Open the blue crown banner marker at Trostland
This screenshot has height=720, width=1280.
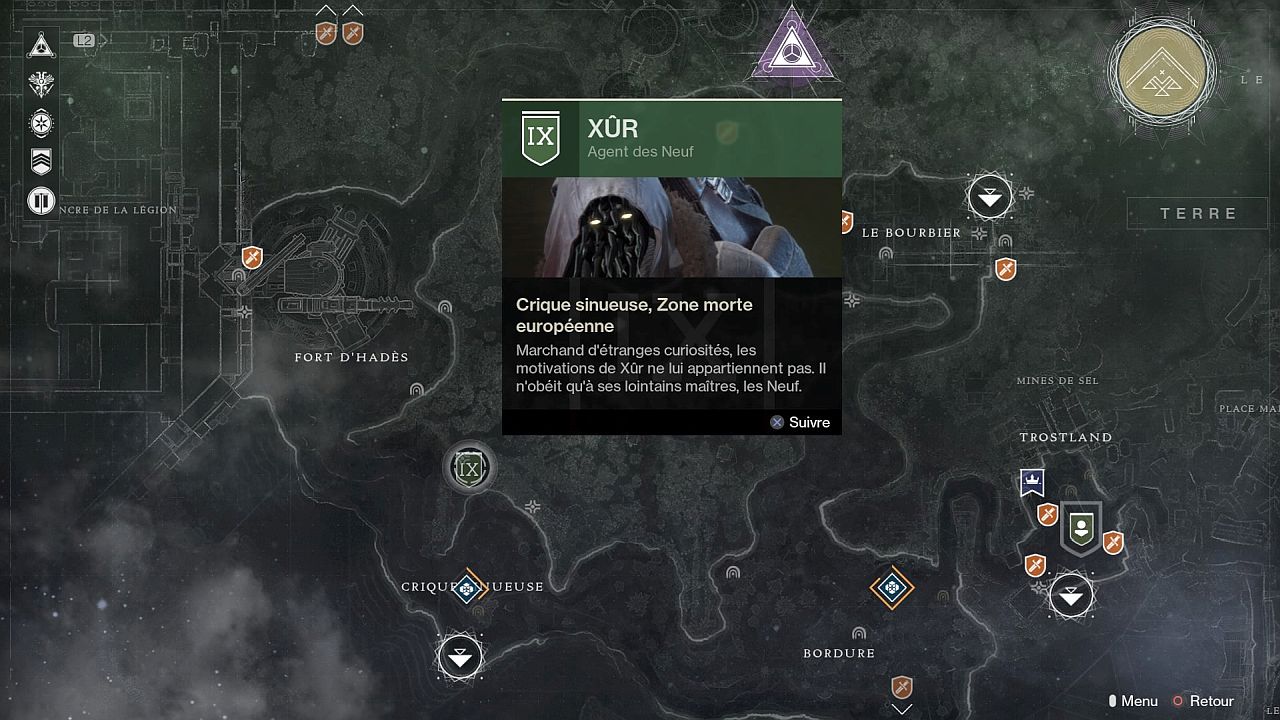(x=1032, y=483)
